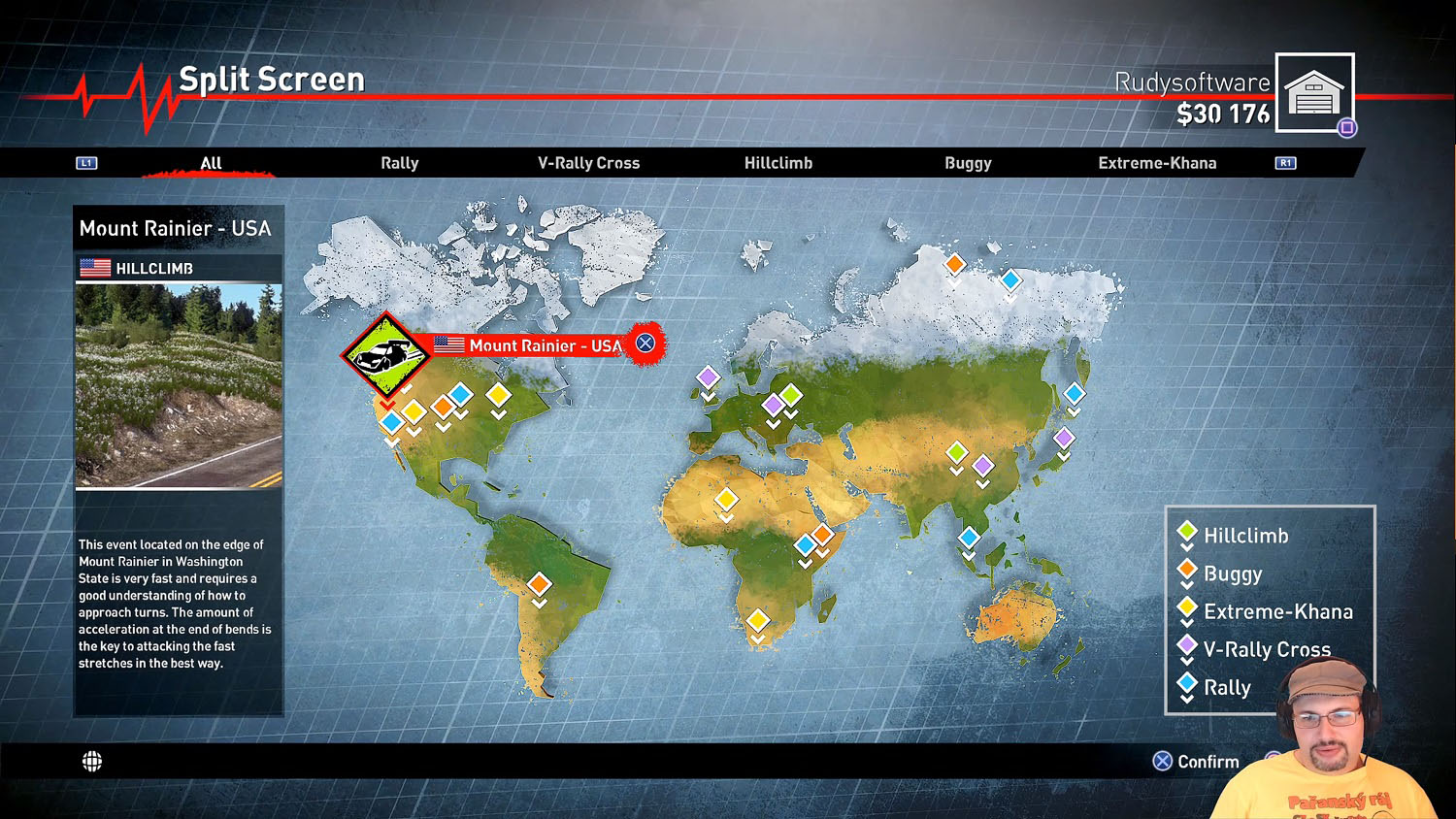
Task: Select the blue rally marker in Southeast Asia
Action: (969, 538)
